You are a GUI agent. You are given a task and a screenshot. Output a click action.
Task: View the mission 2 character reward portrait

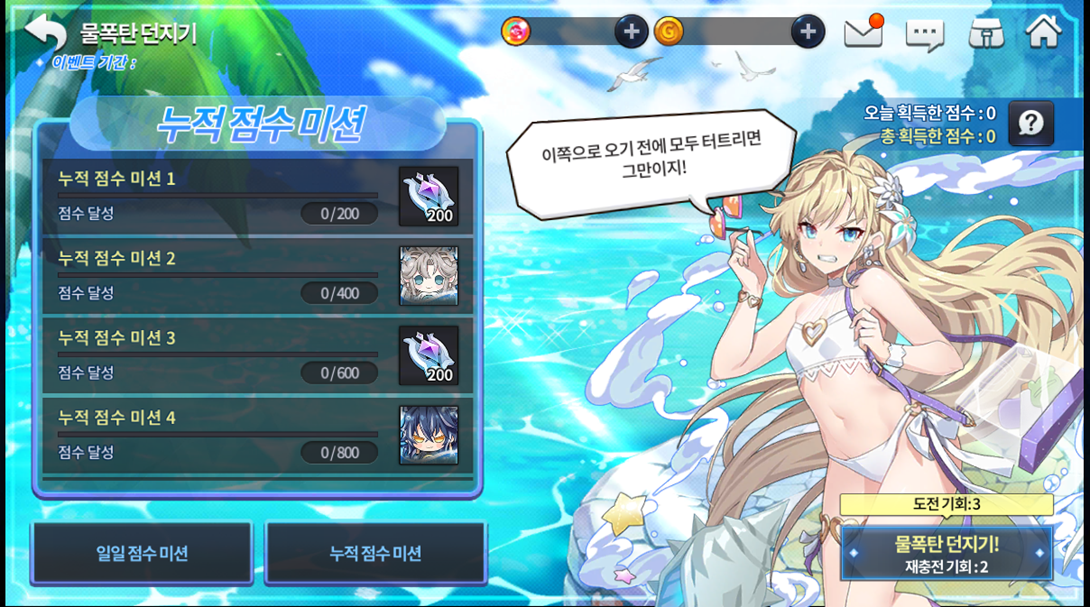(429, 276)
